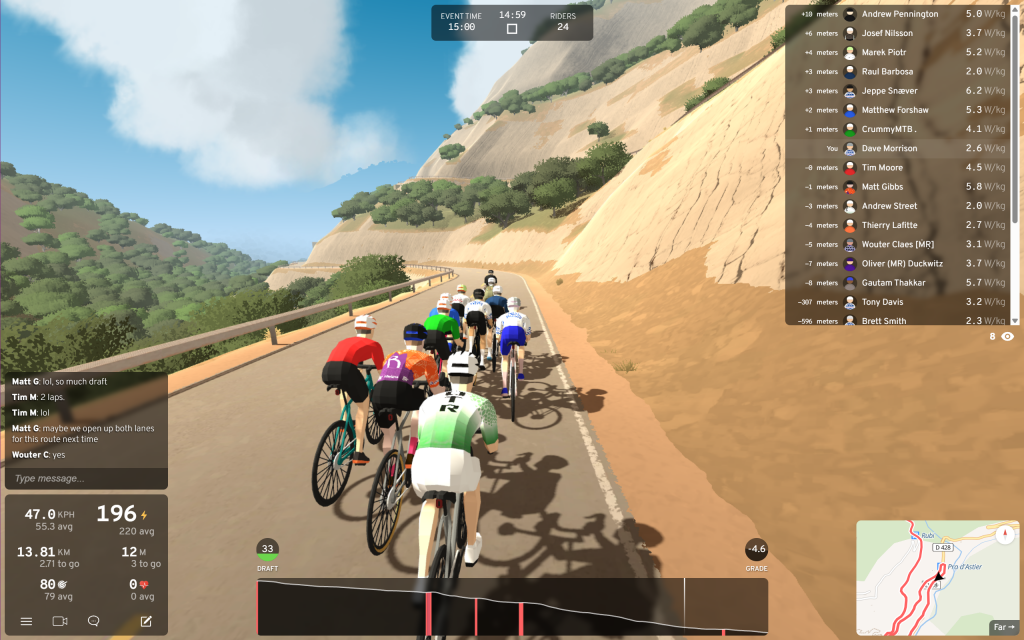This screenshot has height=640, width=1024.
Task: Open the hamburger menu in the stats panel
Action: point(27,621)
